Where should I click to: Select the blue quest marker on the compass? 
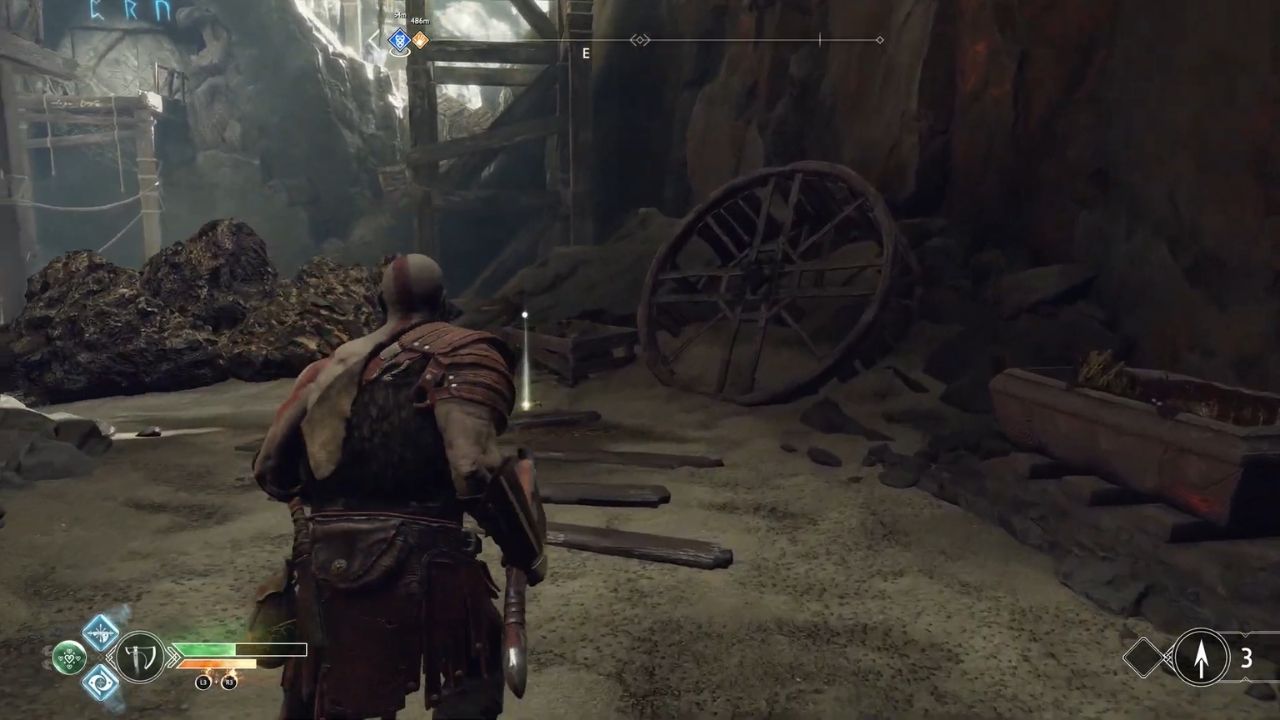(399, 40)
